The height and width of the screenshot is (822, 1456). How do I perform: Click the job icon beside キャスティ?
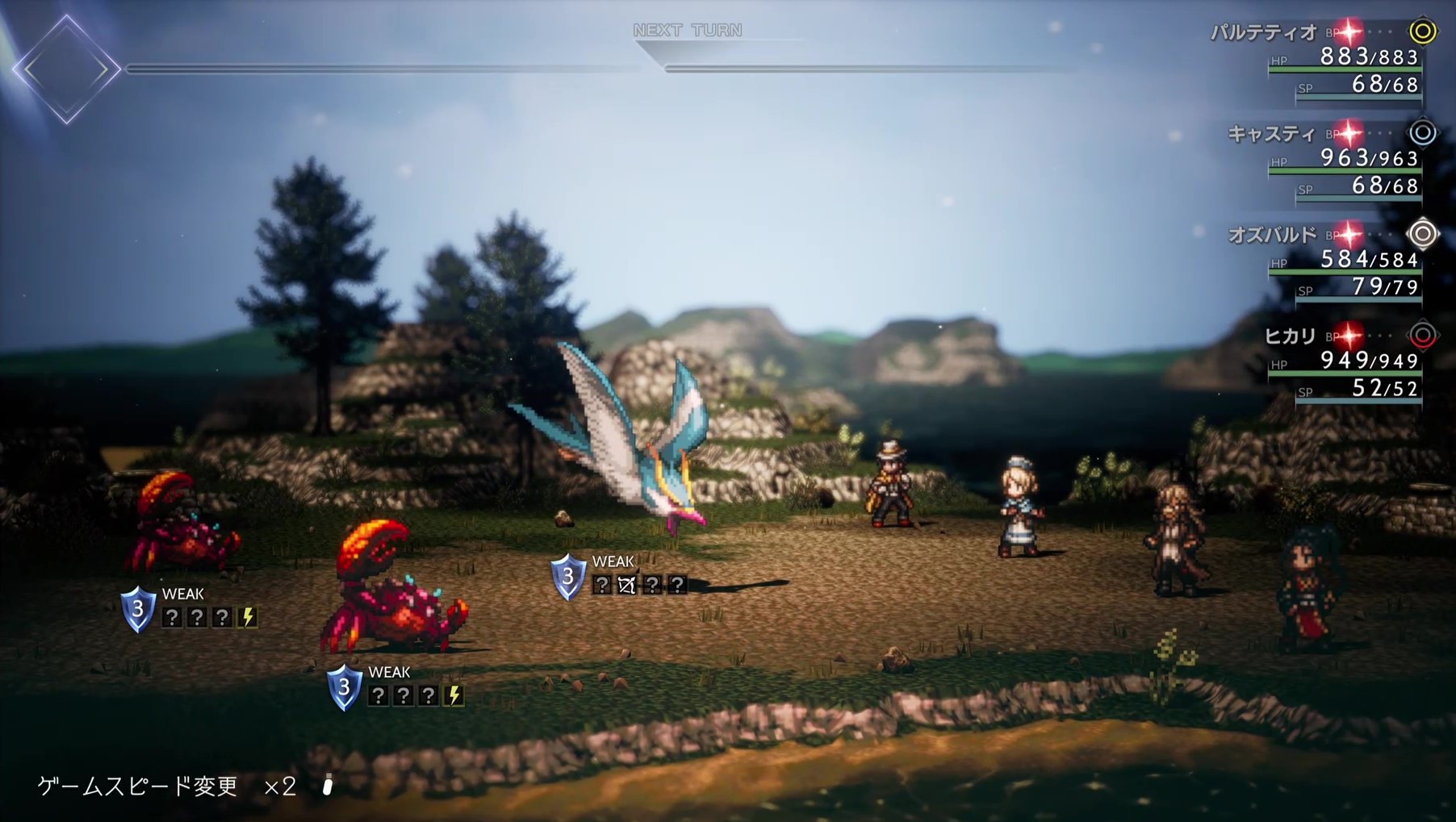tap(1423, 133)
